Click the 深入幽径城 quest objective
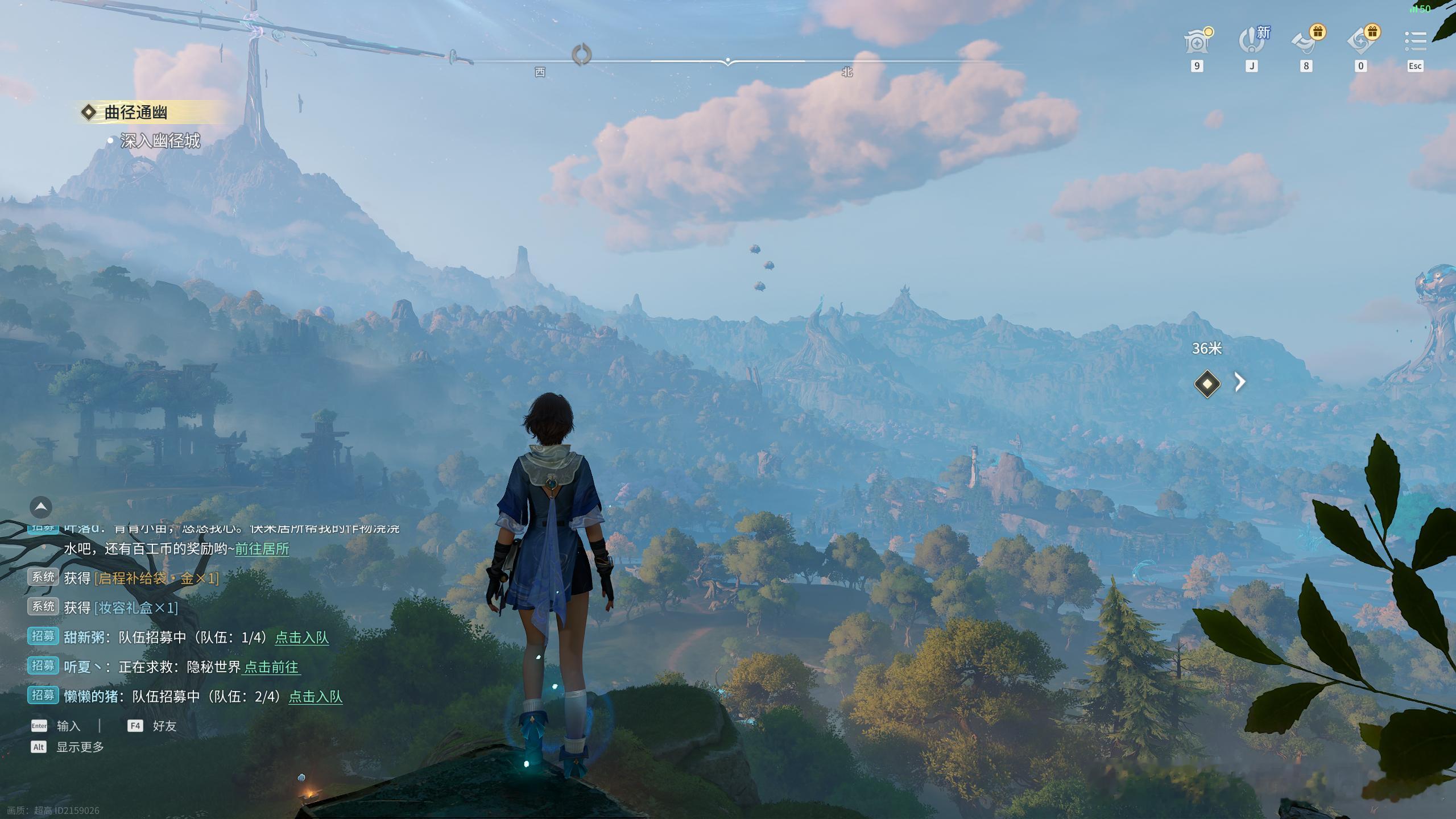 coord(160,141)
